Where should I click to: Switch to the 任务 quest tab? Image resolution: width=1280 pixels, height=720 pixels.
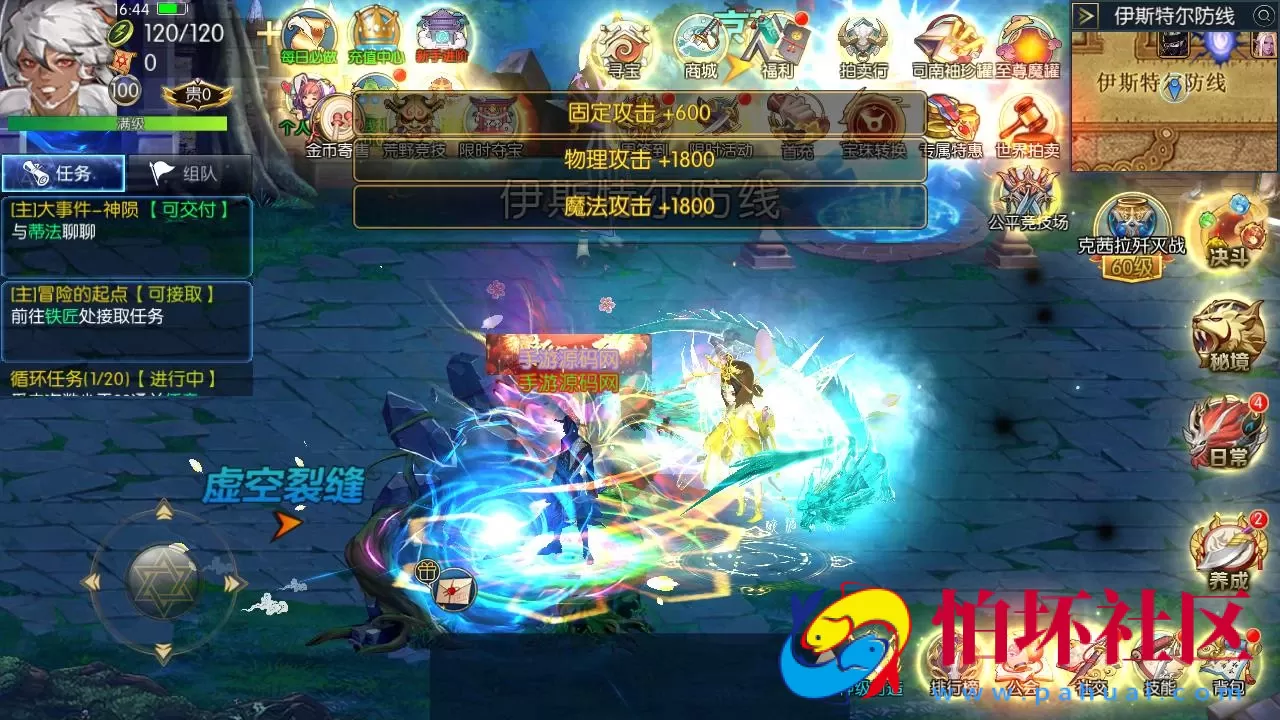[x=62, y=172]
